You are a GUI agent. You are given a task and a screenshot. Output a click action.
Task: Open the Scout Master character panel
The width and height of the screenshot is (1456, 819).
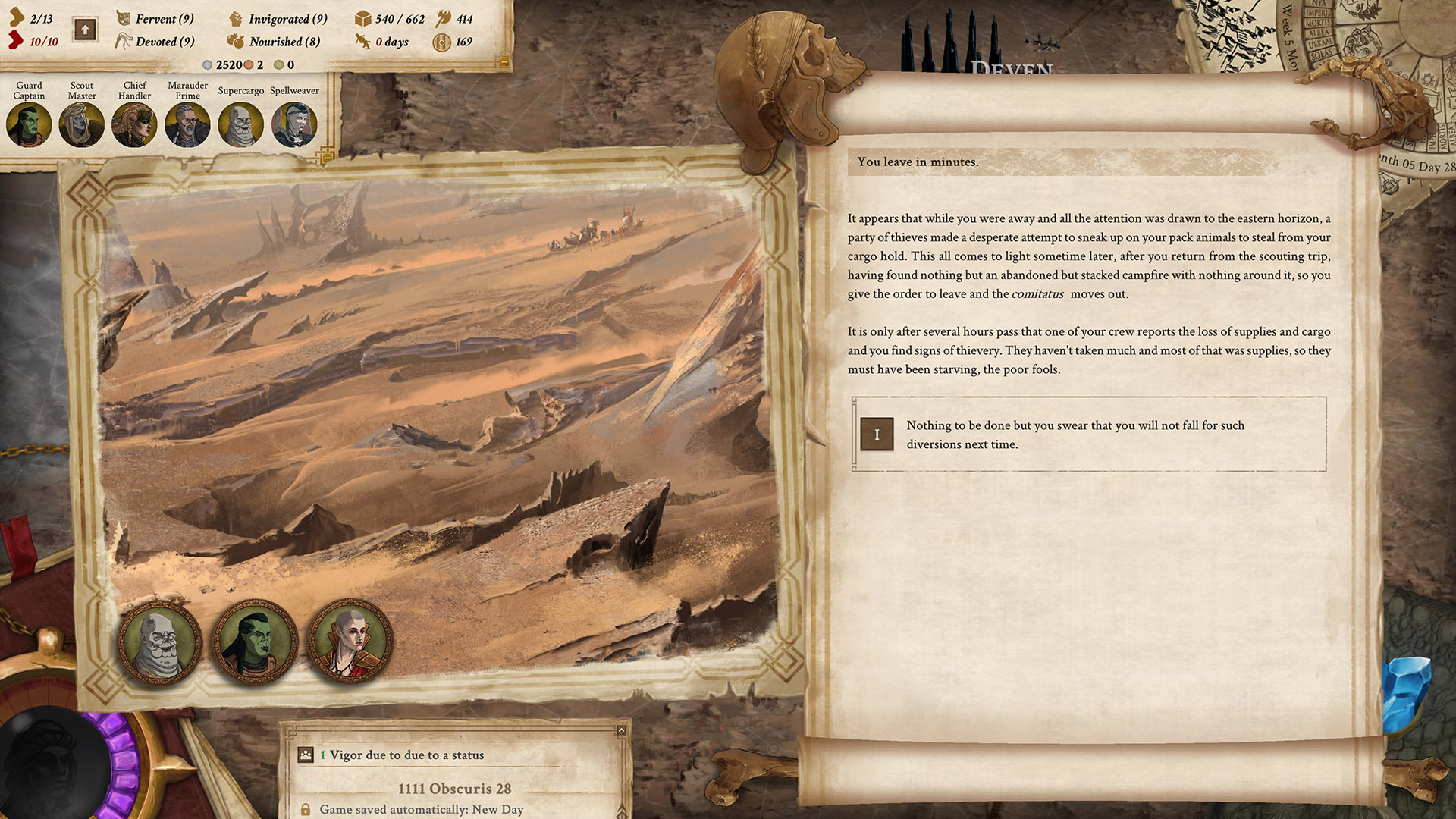pyautogui.click(x=81, y=124)
